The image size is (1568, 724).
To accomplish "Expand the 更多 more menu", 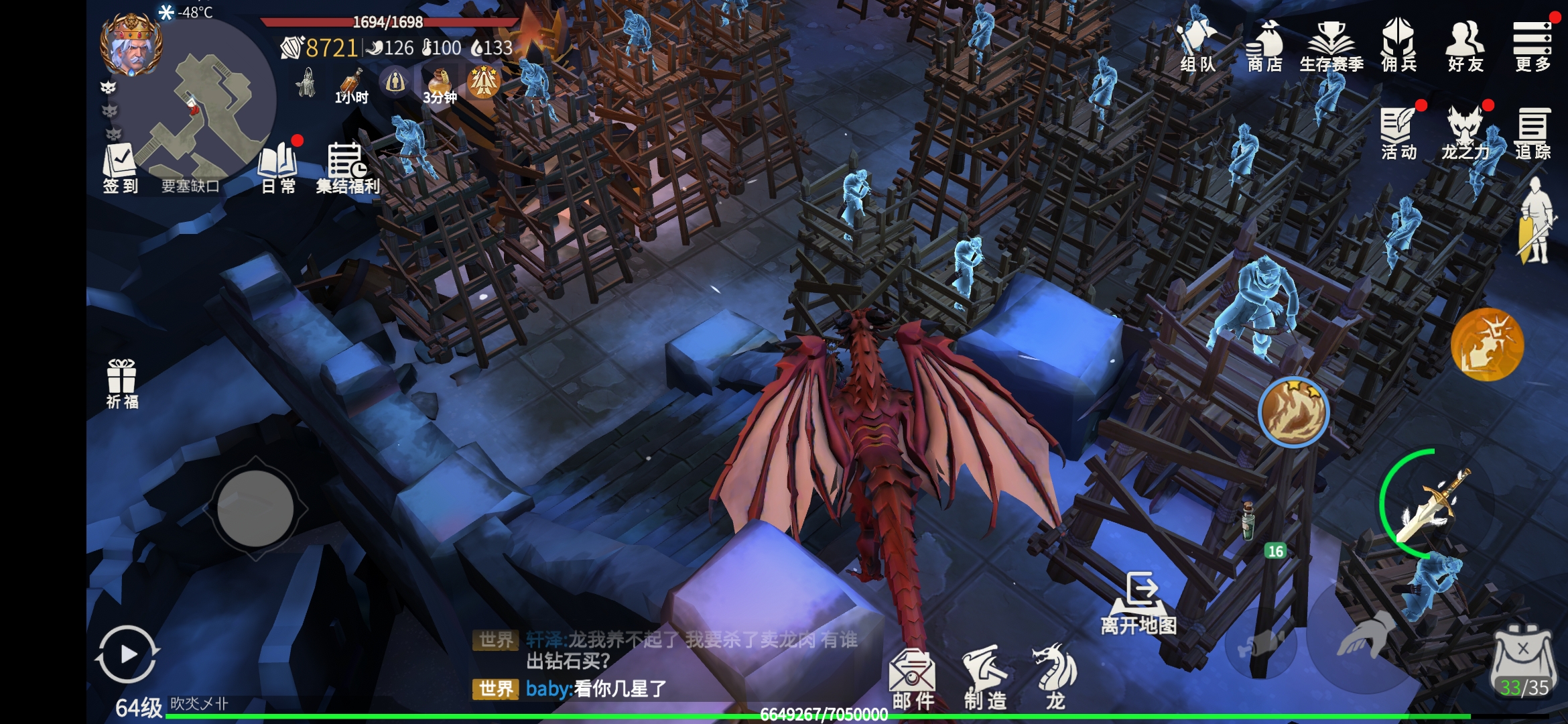I will pyautogui.click(x=1532, y=46).
